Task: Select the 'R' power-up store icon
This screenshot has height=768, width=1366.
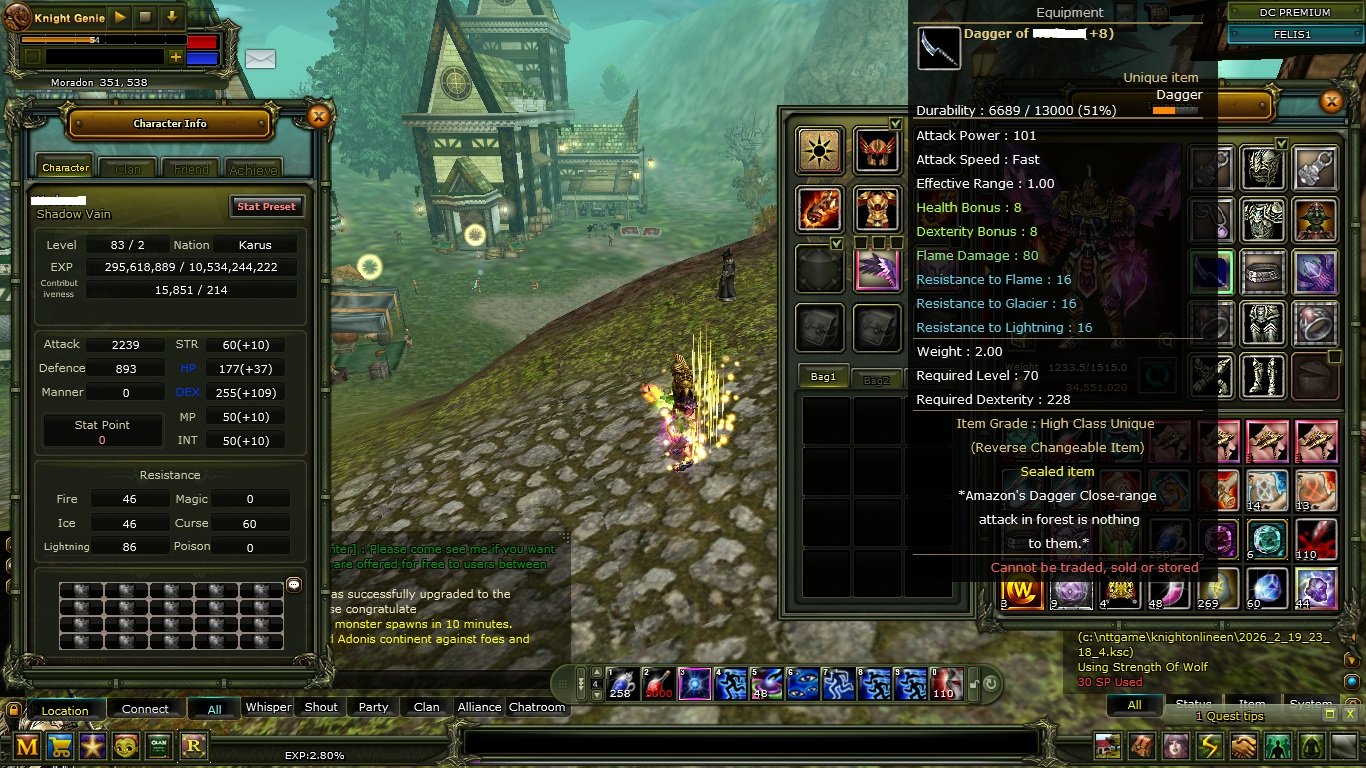Action: click(191, 746)
